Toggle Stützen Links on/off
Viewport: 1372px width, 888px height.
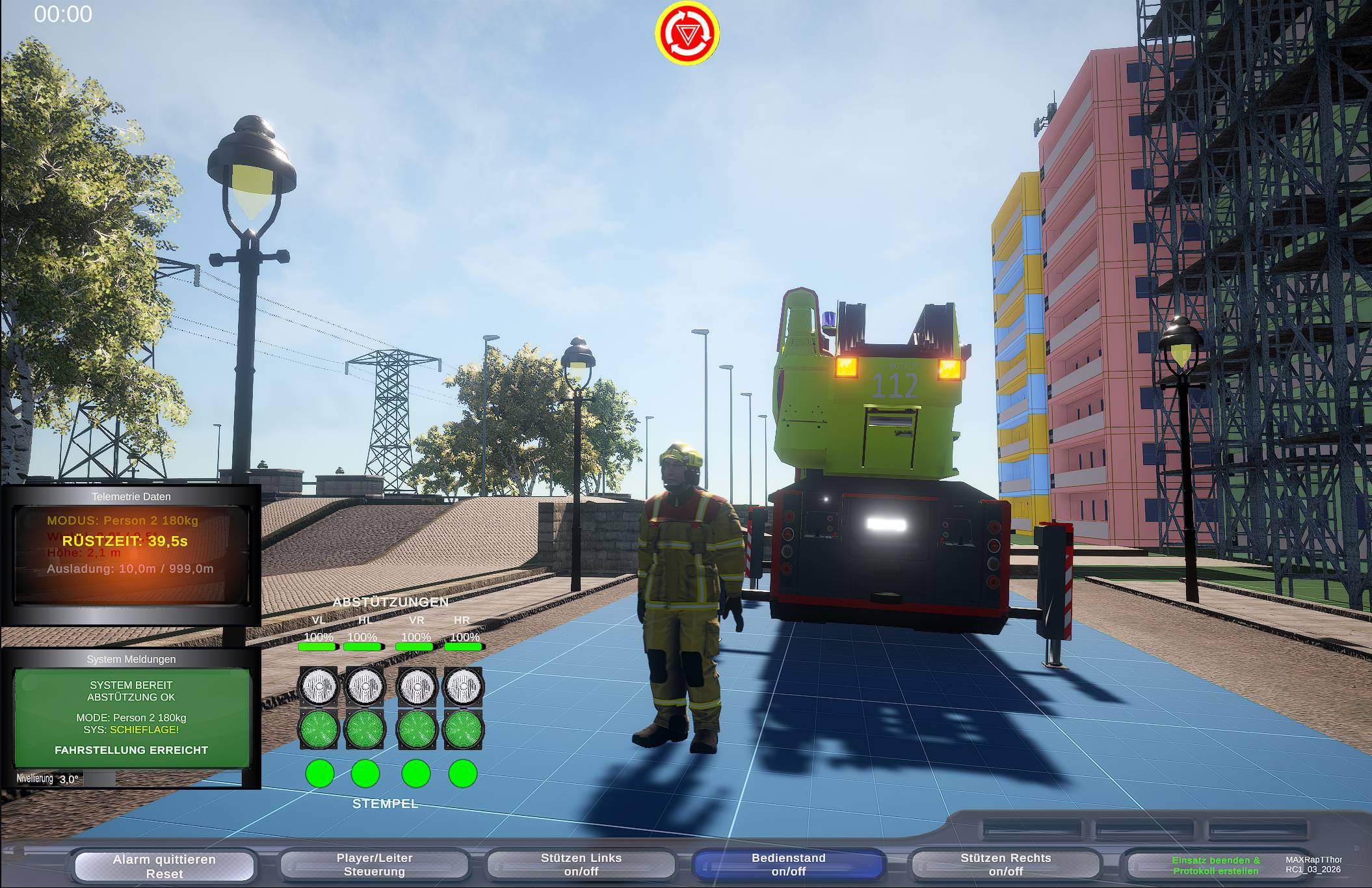click(581, 865)
